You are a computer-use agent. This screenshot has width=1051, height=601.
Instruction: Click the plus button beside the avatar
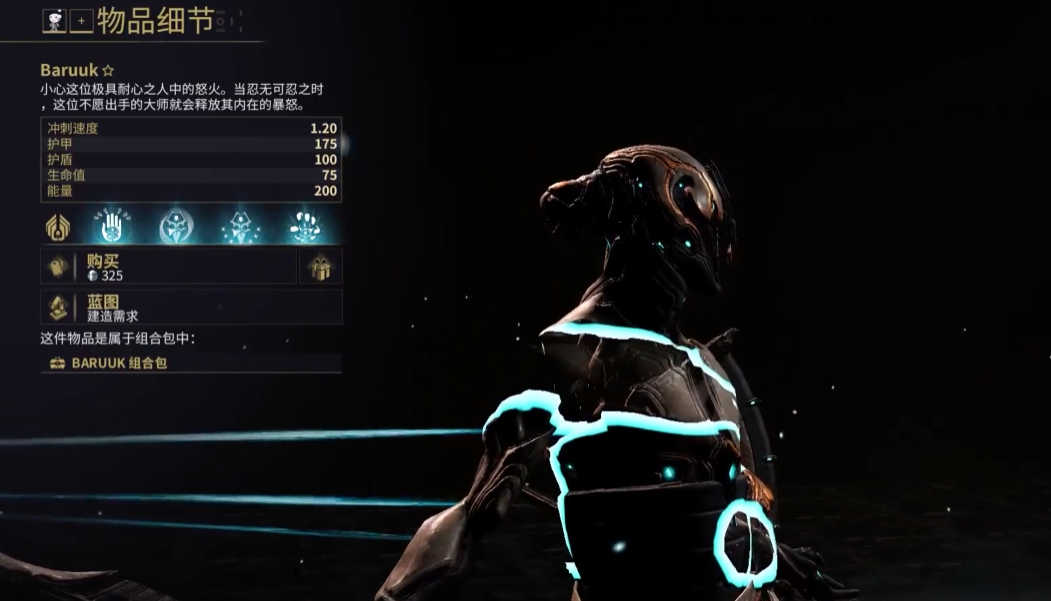(x=81, y=21)
